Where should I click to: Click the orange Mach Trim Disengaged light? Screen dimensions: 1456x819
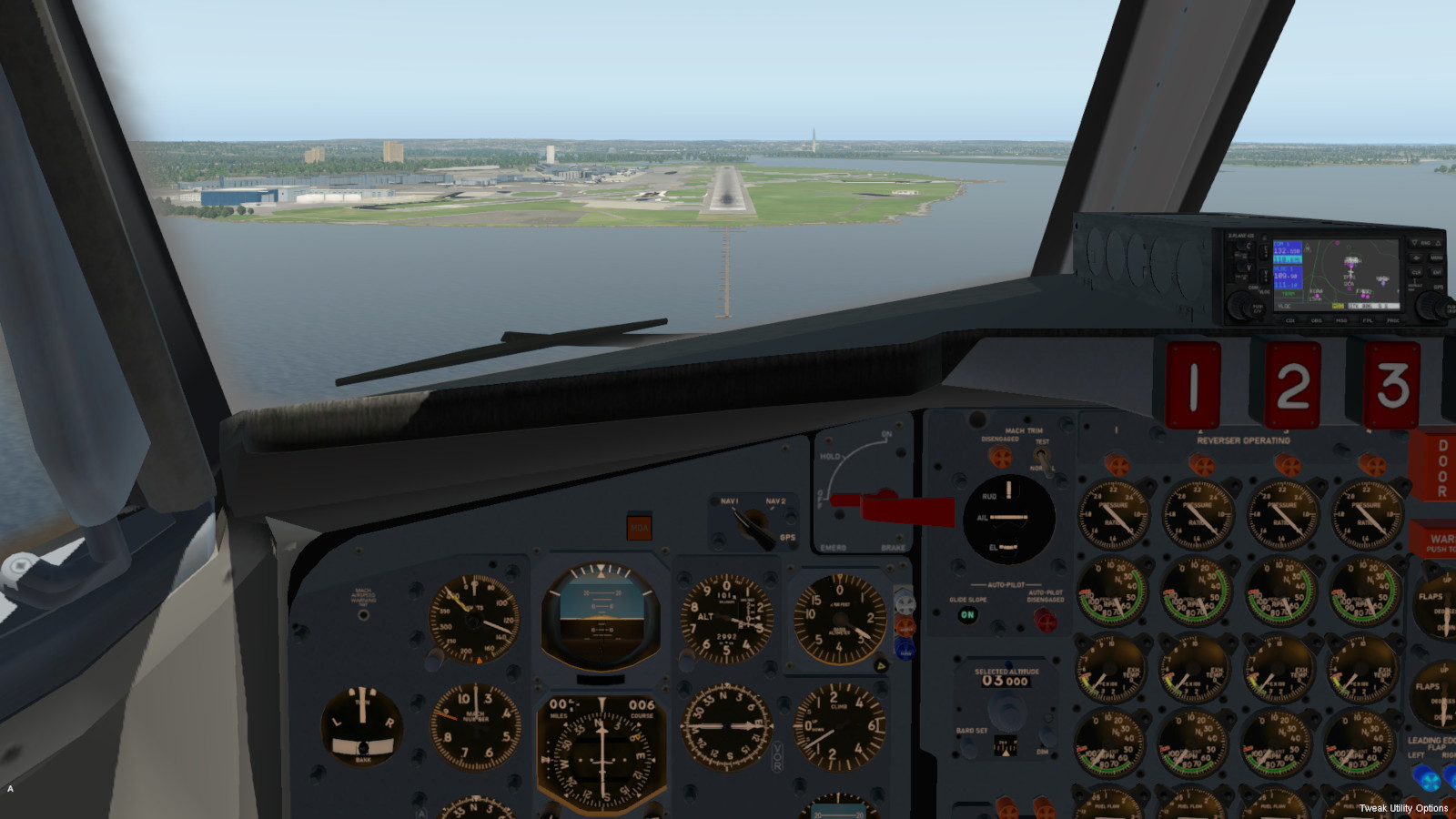[1000, 456]
